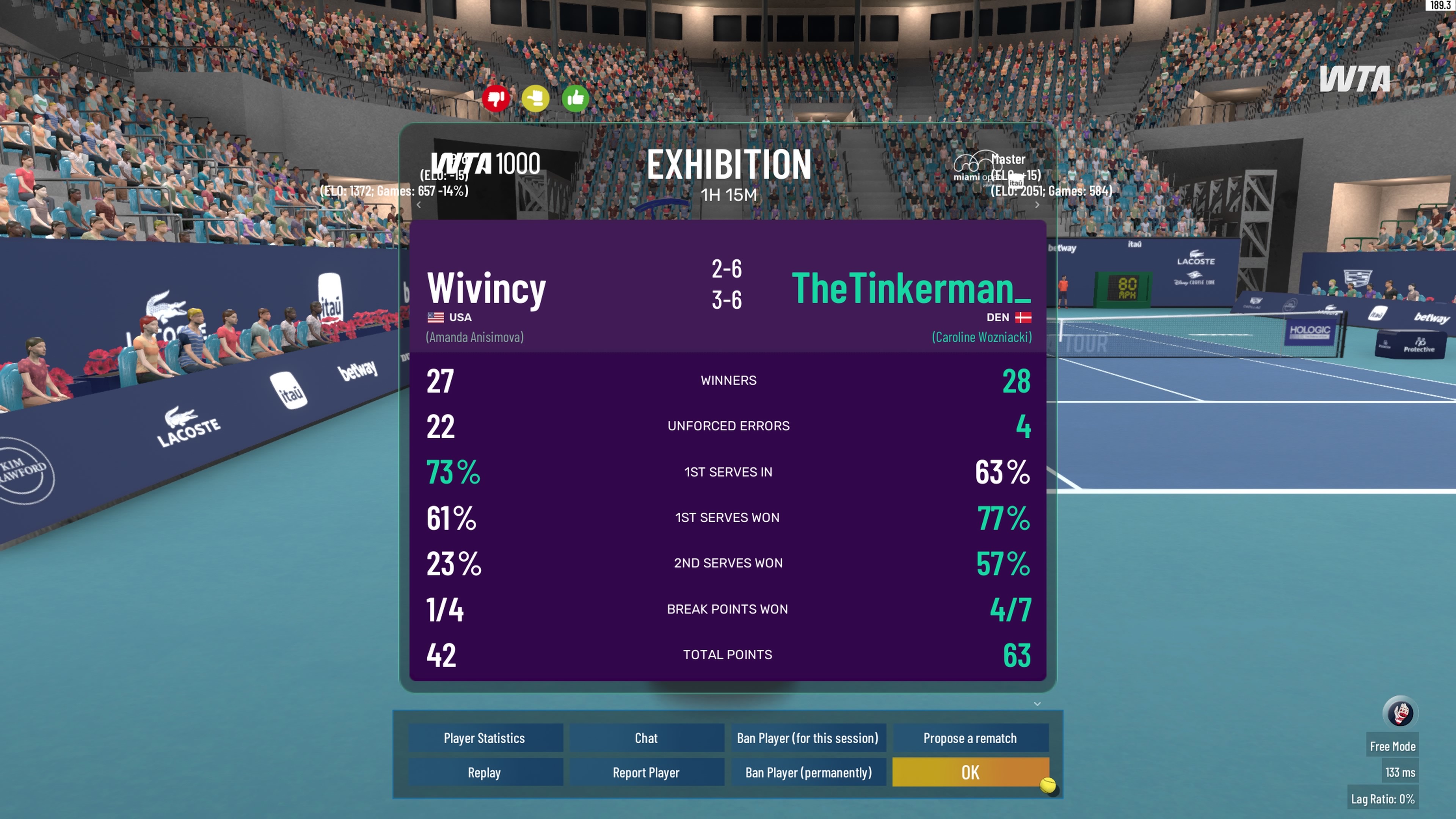Click the small left arrow on scoreboard

(x=419, y=205)
